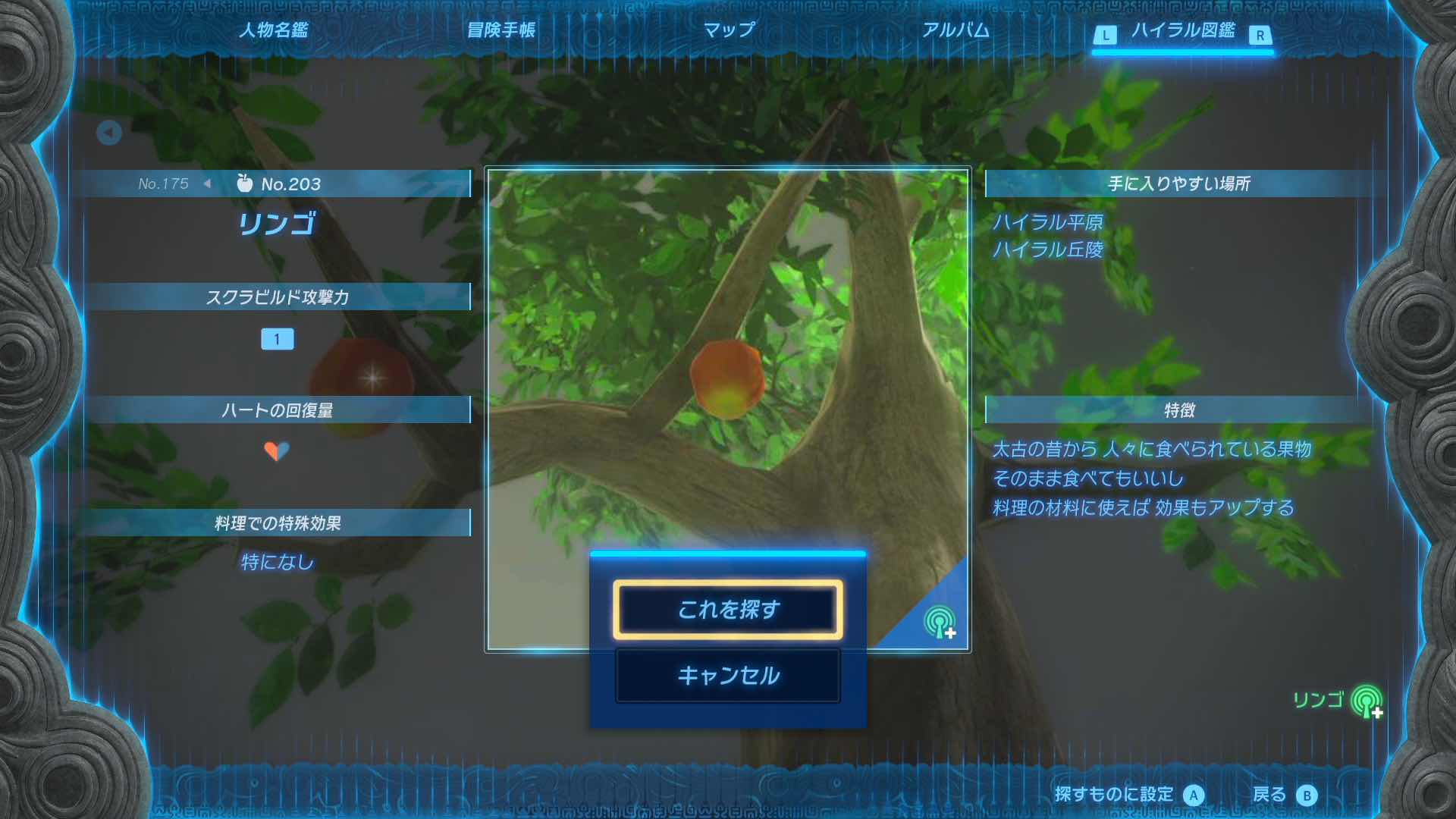Screen dimensions: 1456x819
Task: Click the A button icon beside 探すものに設定
Action: (x=1195, y=794)
